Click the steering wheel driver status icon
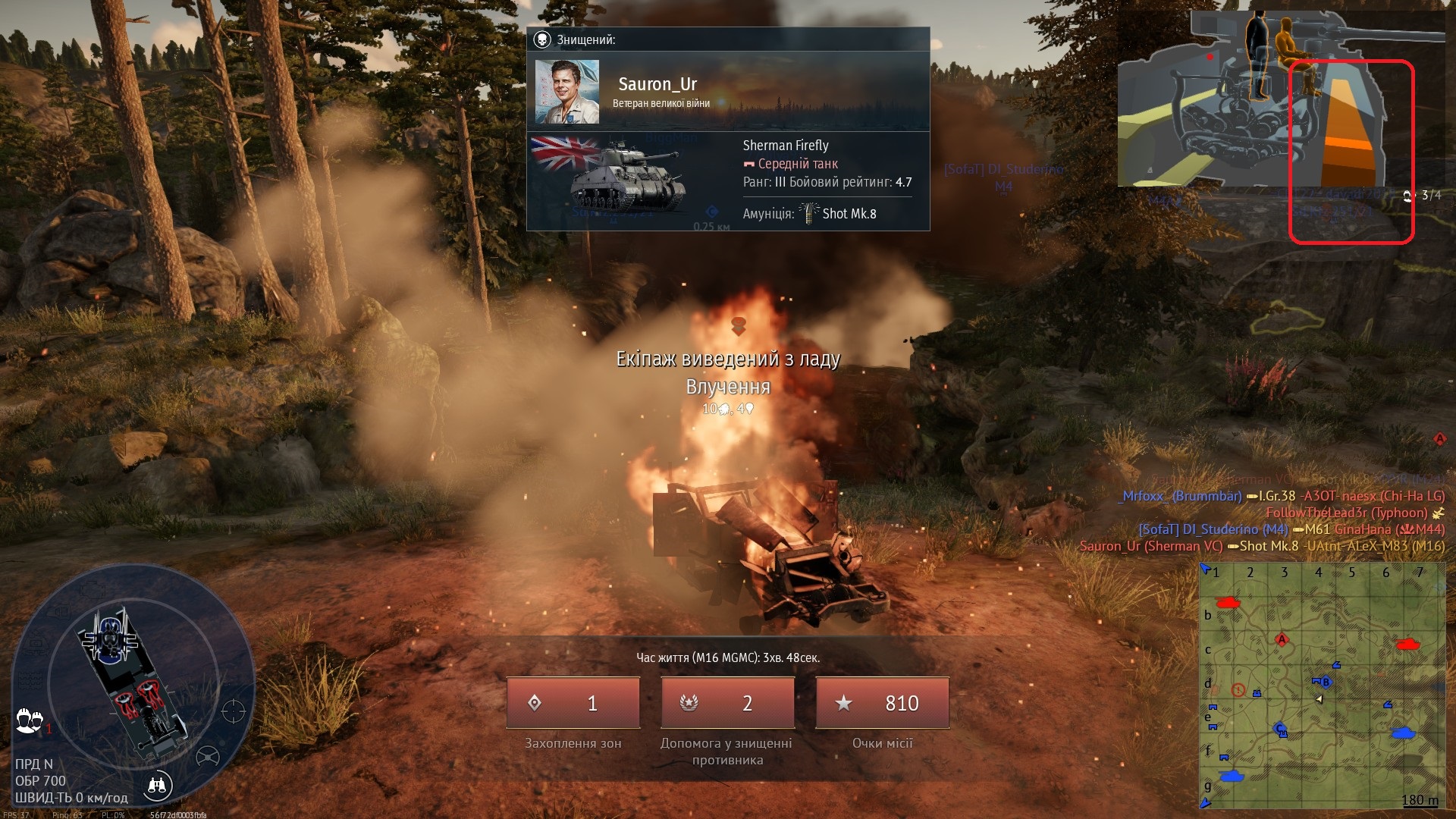The image size is (1456, 819). coord(208,756)
